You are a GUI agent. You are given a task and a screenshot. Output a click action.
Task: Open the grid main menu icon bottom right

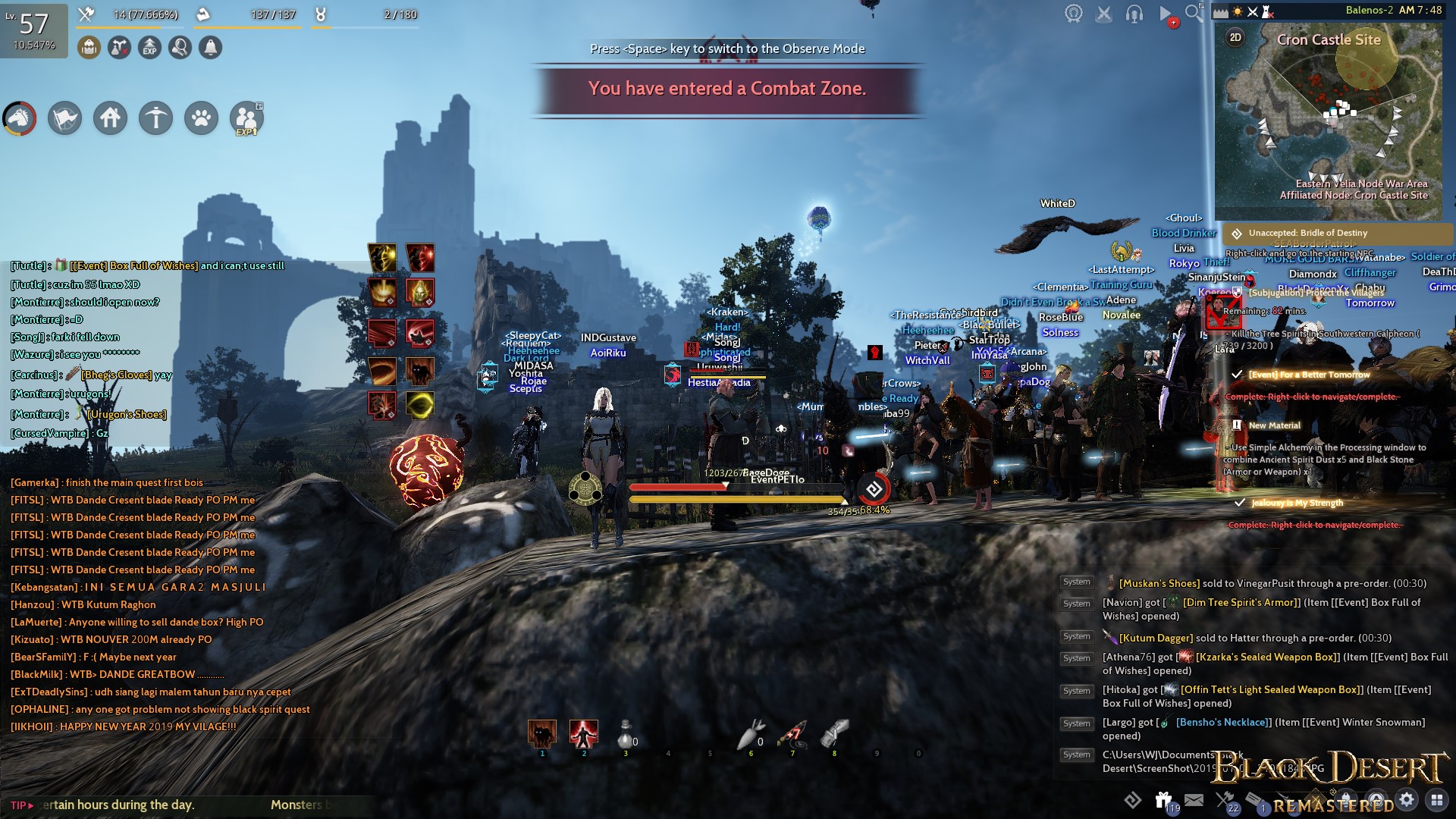(1437, 800)
